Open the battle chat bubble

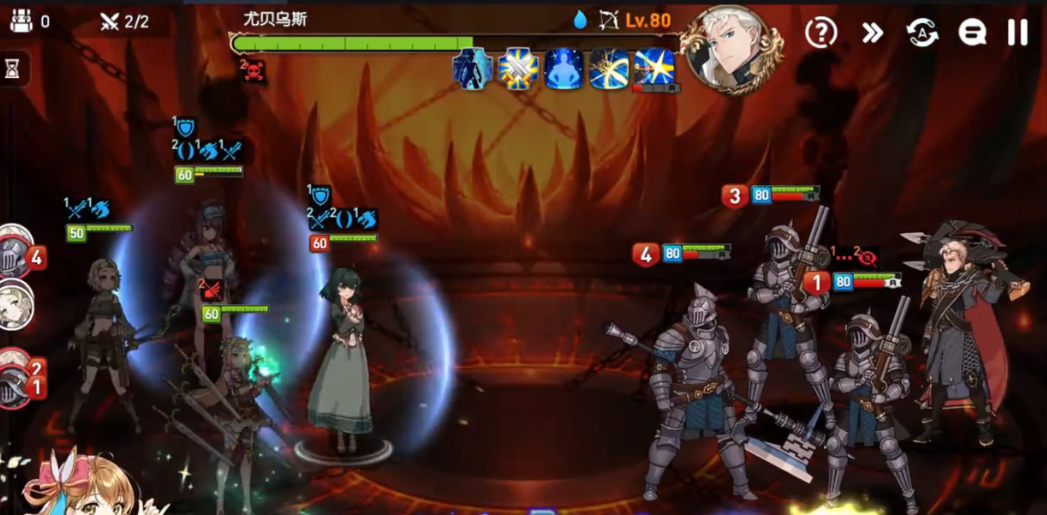click(x=971, y=32)
